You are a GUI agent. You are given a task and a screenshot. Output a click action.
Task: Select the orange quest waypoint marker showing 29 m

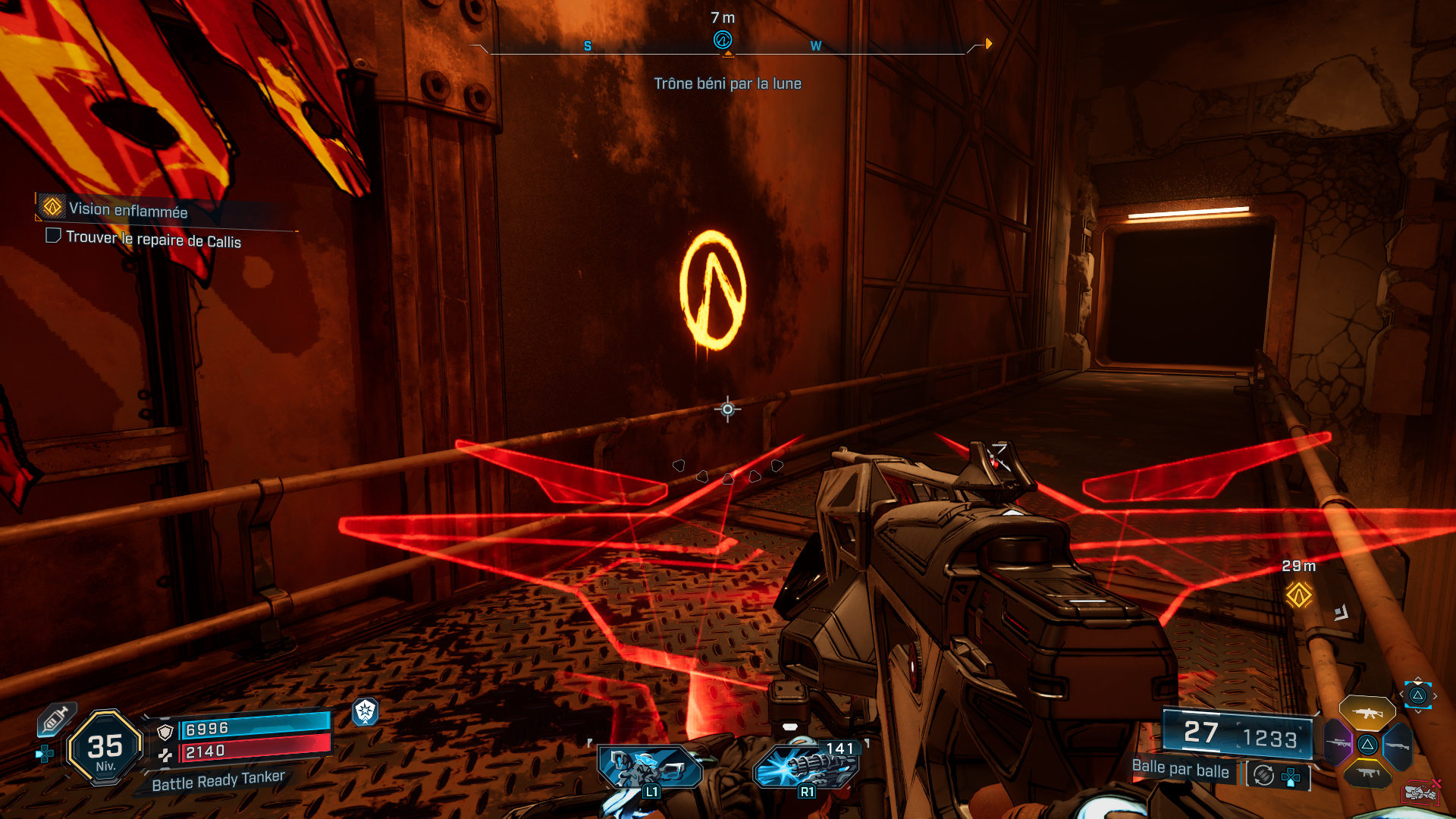point(1298,595)
